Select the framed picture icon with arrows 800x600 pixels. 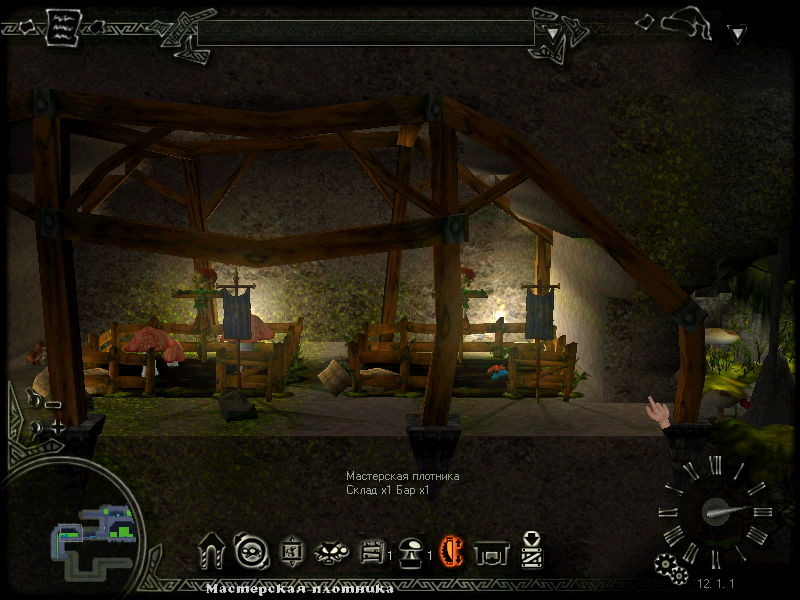coord(288,550)
